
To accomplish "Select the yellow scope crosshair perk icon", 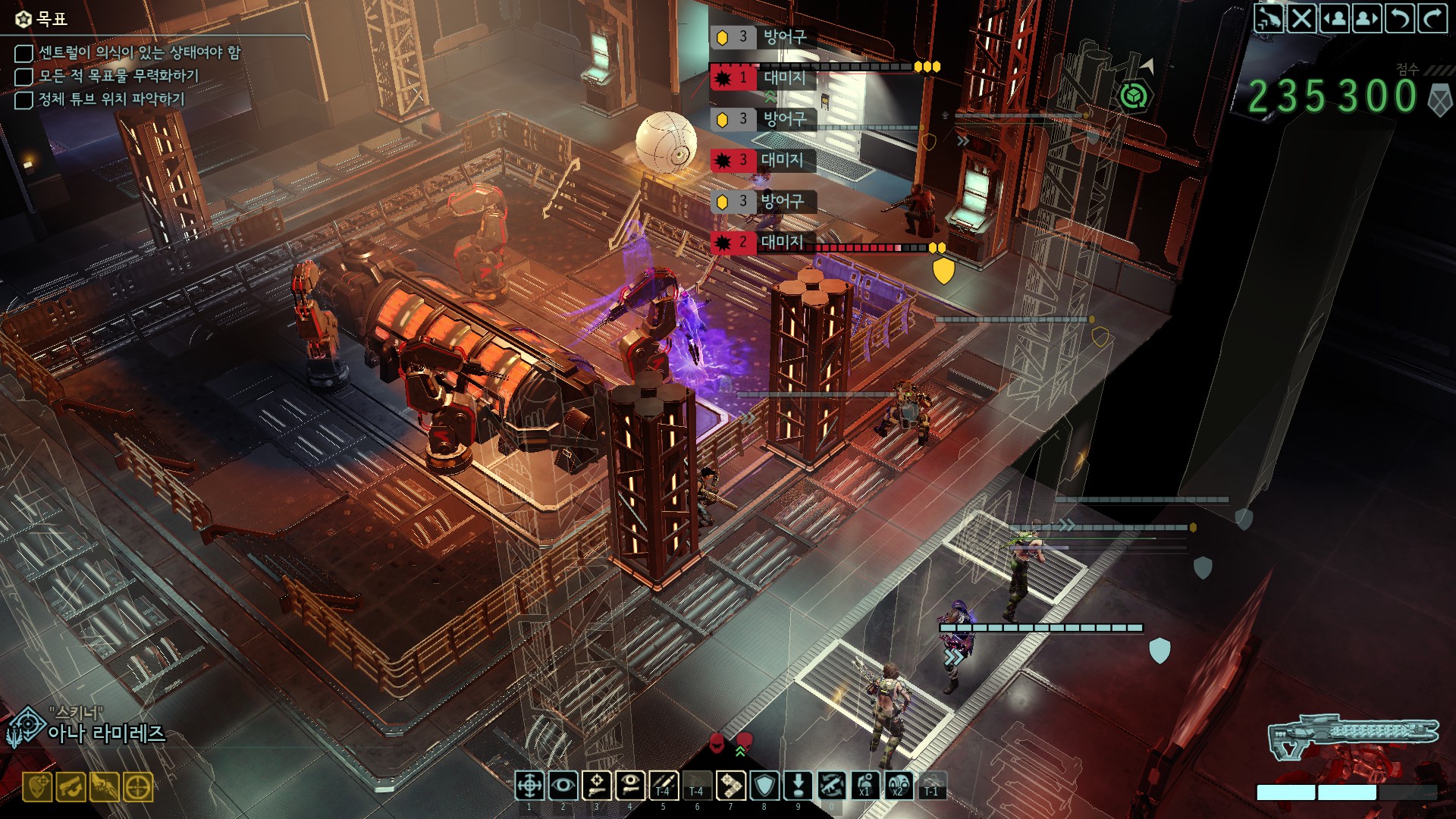I will click(x=138, y=787).
